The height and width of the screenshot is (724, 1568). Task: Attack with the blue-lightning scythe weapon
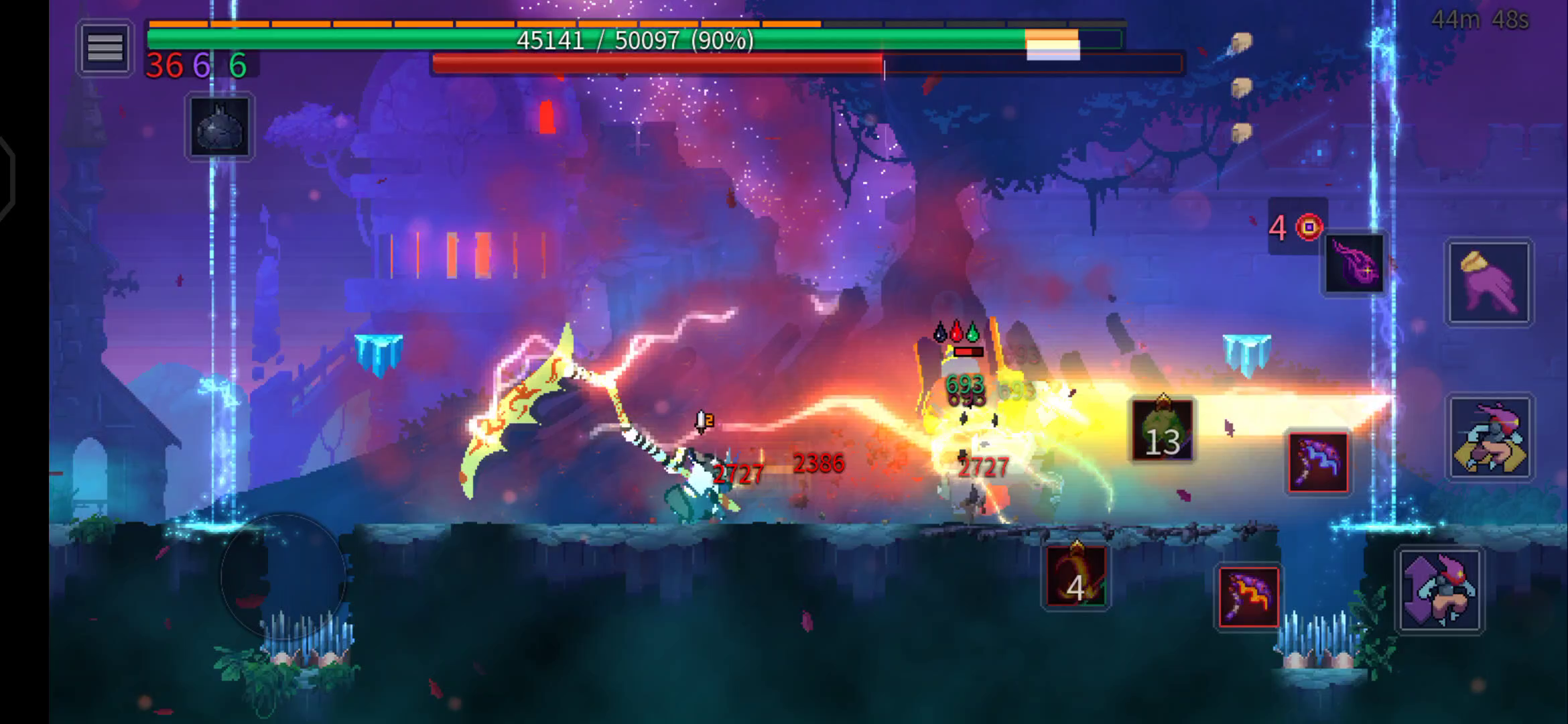1317,462
